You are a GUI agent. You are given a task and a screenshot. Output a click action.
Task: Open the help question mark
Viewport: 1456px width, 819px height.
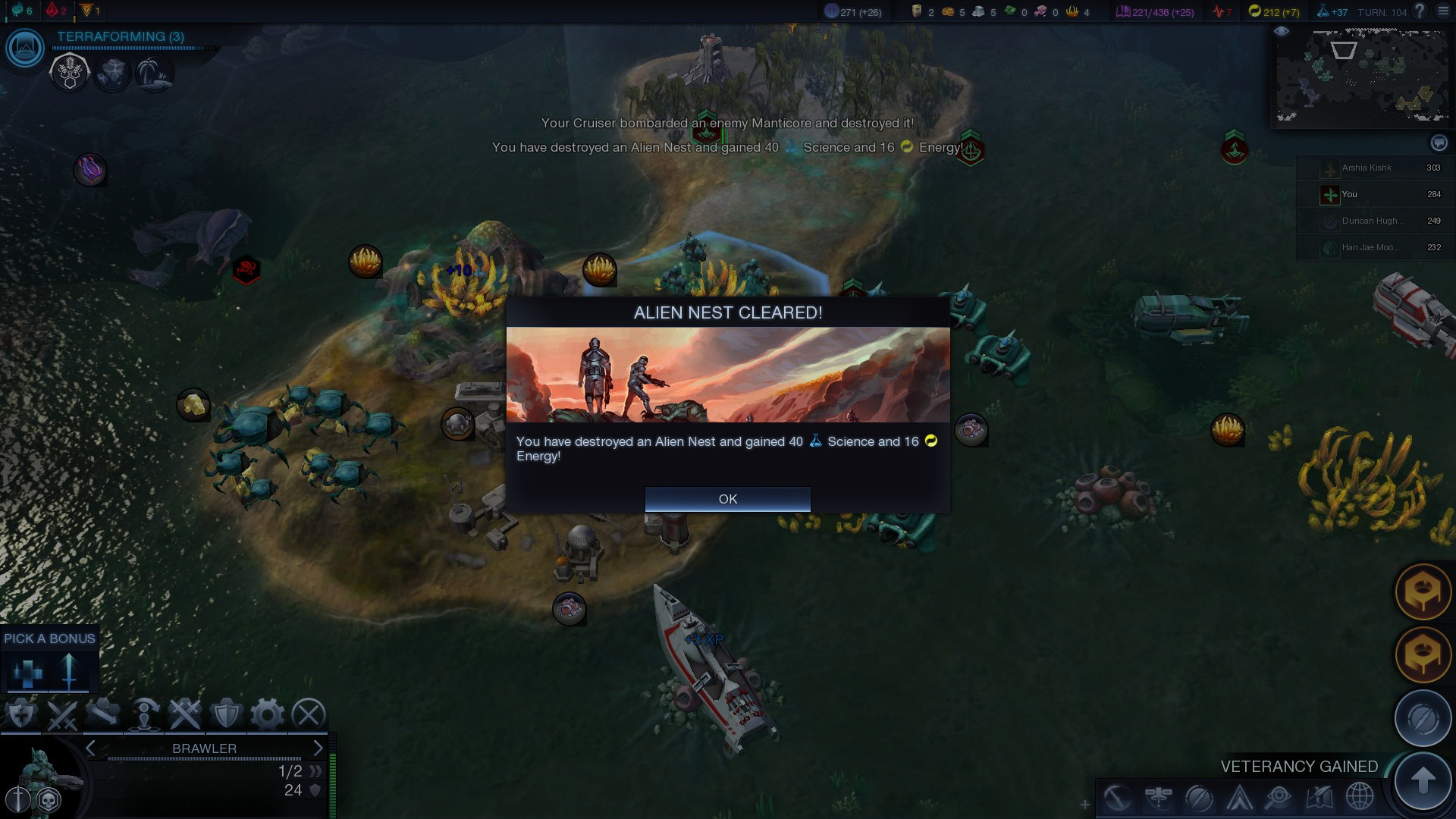1420,11
